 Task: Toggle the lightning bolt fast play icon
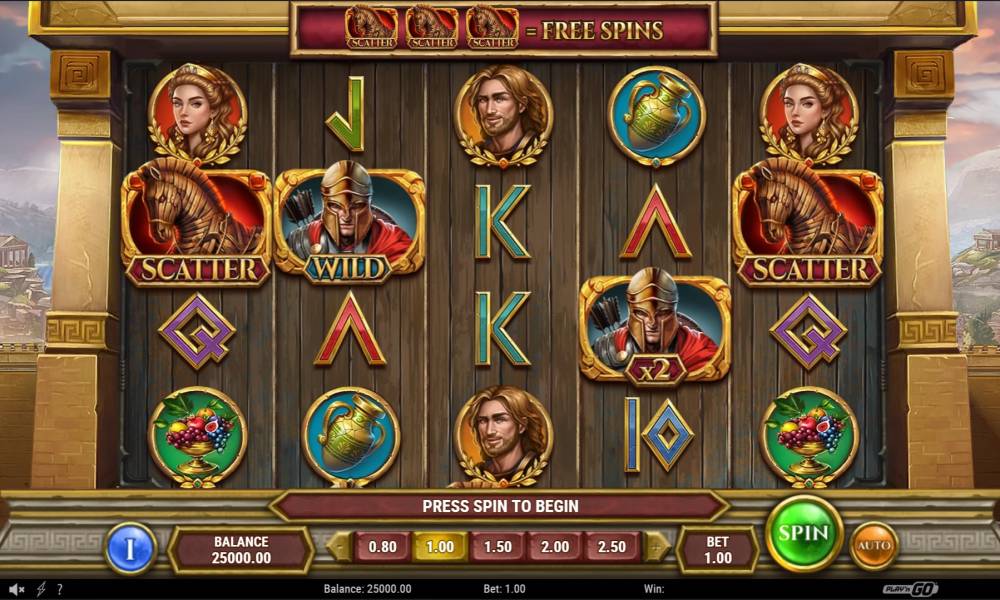41,589
